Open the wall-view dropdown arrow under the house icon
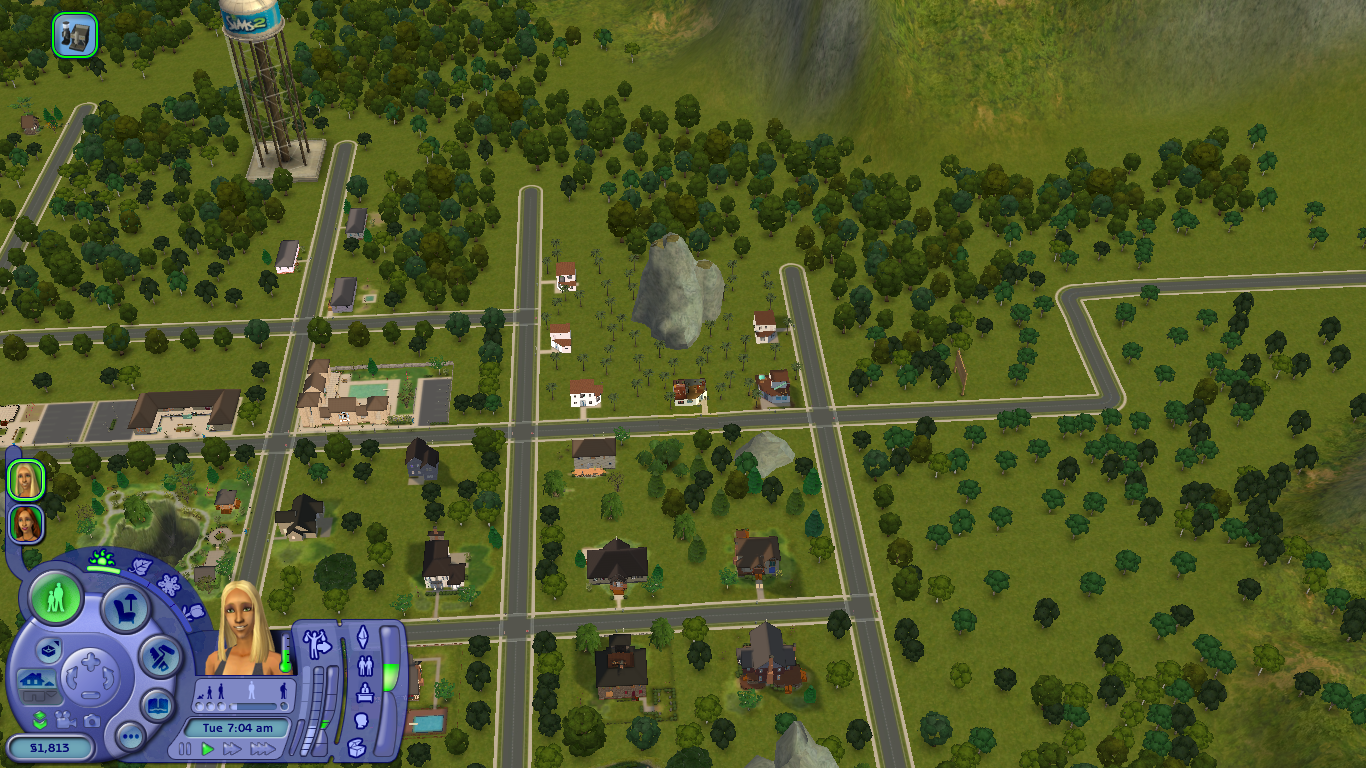 (x=52, y=694)
